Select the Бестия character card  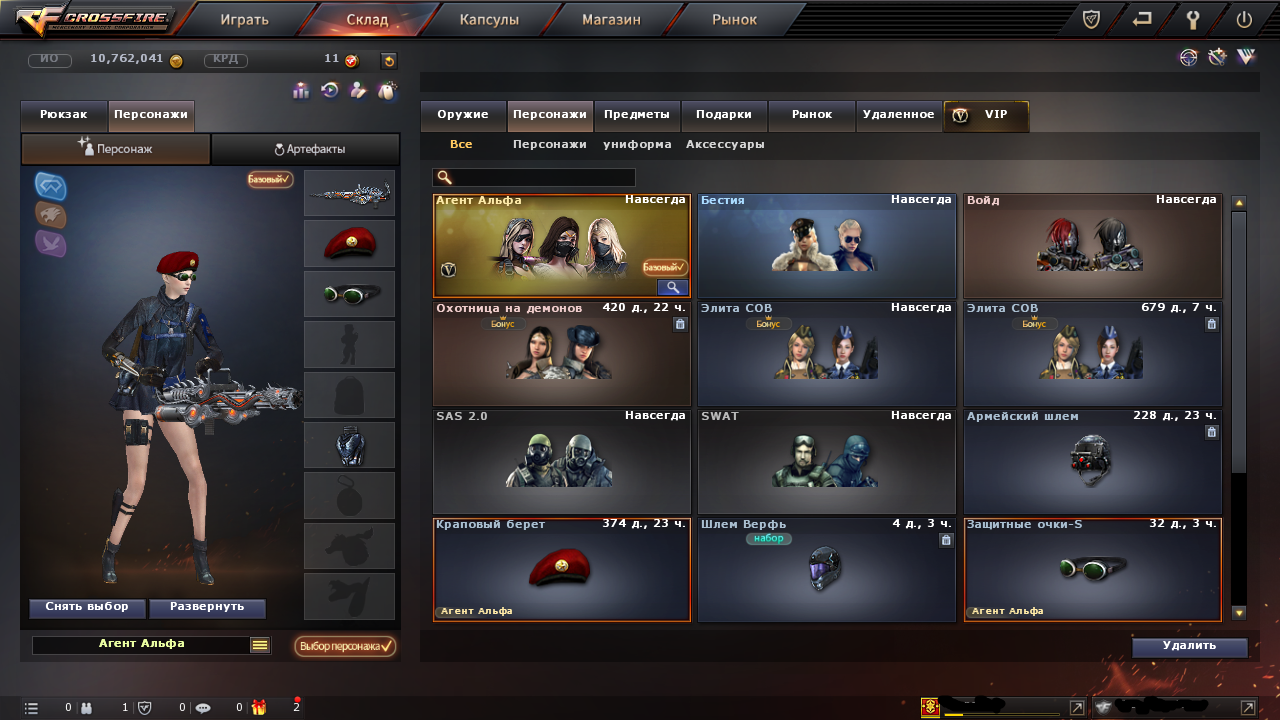(826, 245)
